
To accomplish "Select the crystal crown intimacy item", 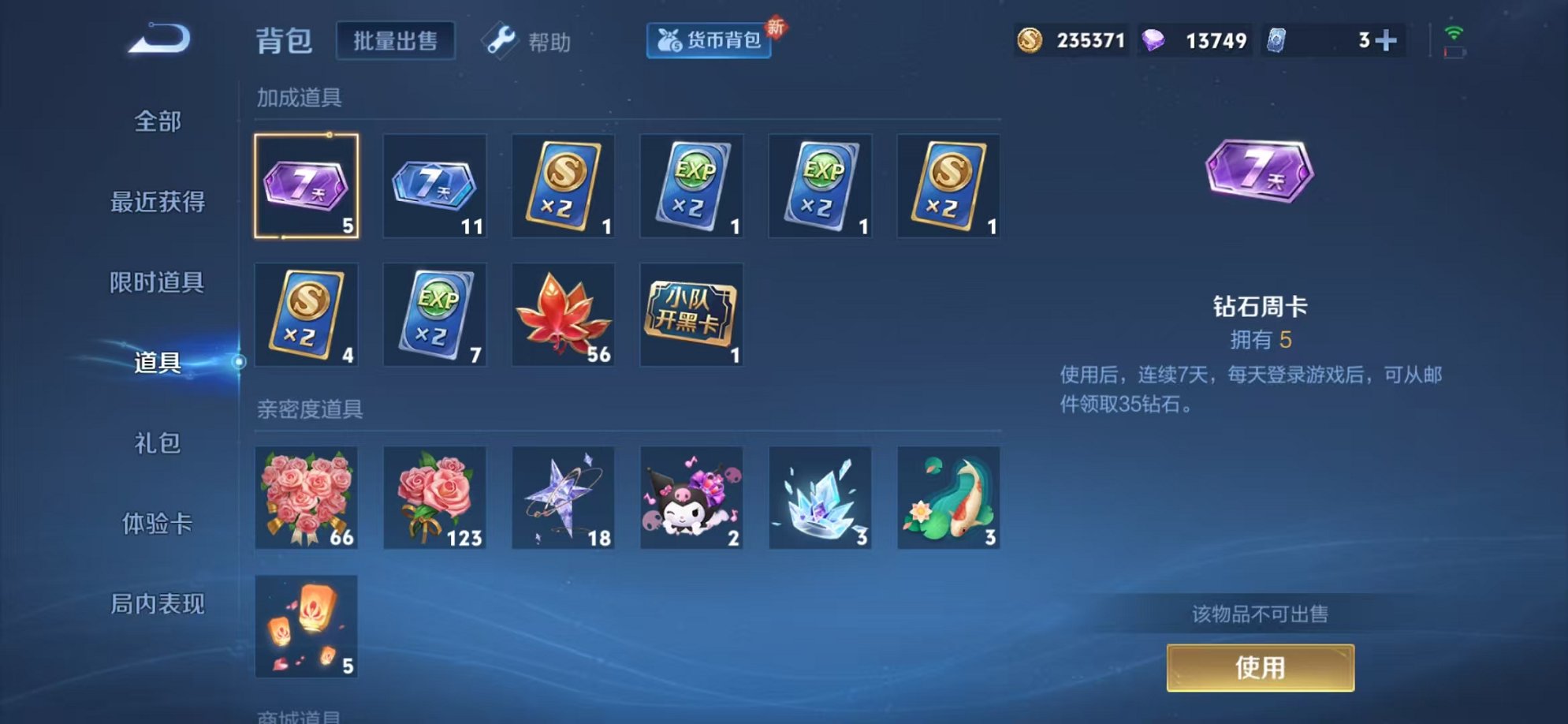I will (x=820, y=499).
